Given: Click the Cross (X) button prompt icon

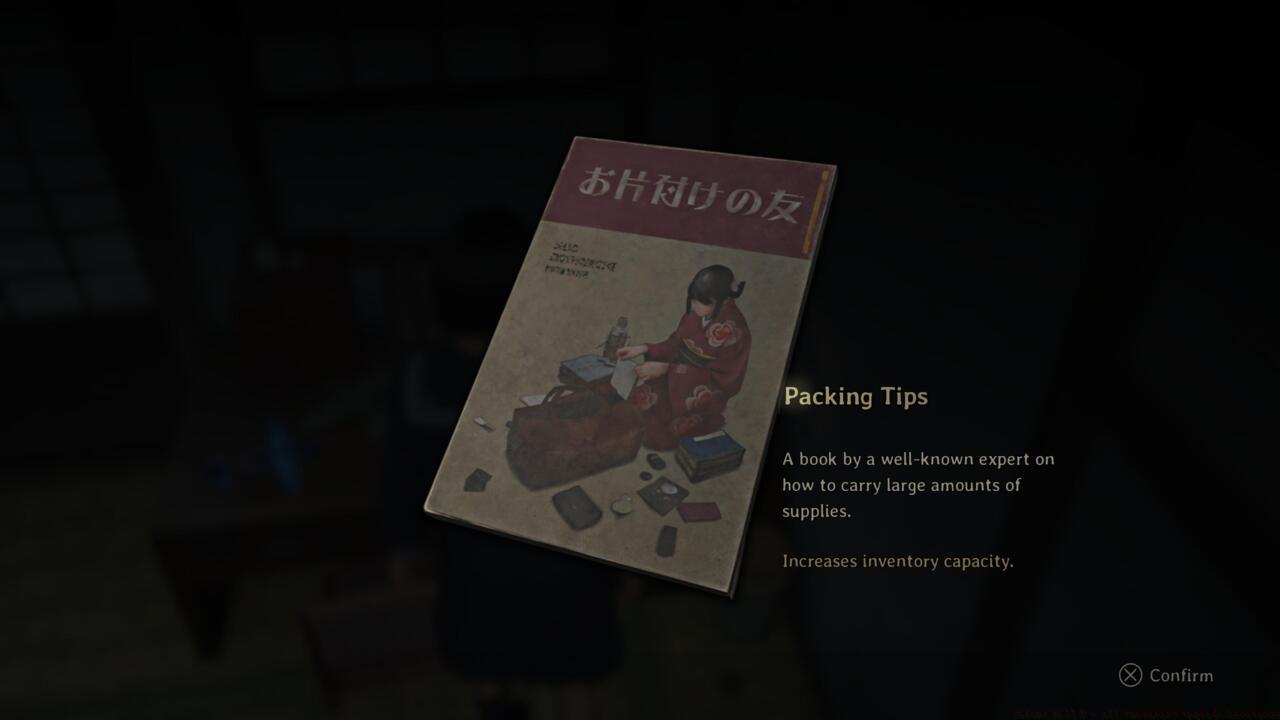Looking at the screenshot, I should (1130, 676).
